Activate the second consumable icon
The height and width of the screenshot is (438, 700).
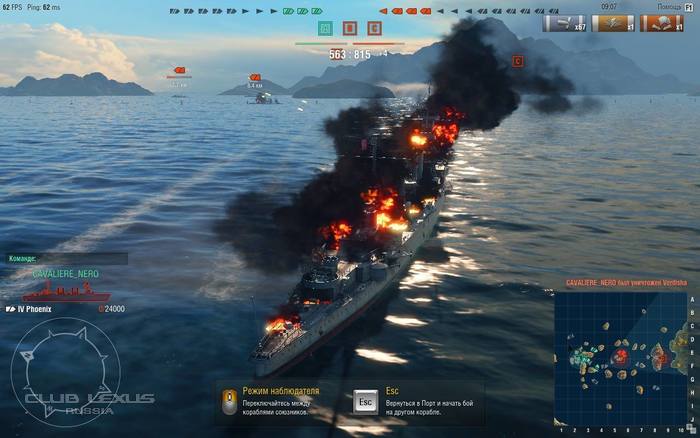(x=612, y=22)
